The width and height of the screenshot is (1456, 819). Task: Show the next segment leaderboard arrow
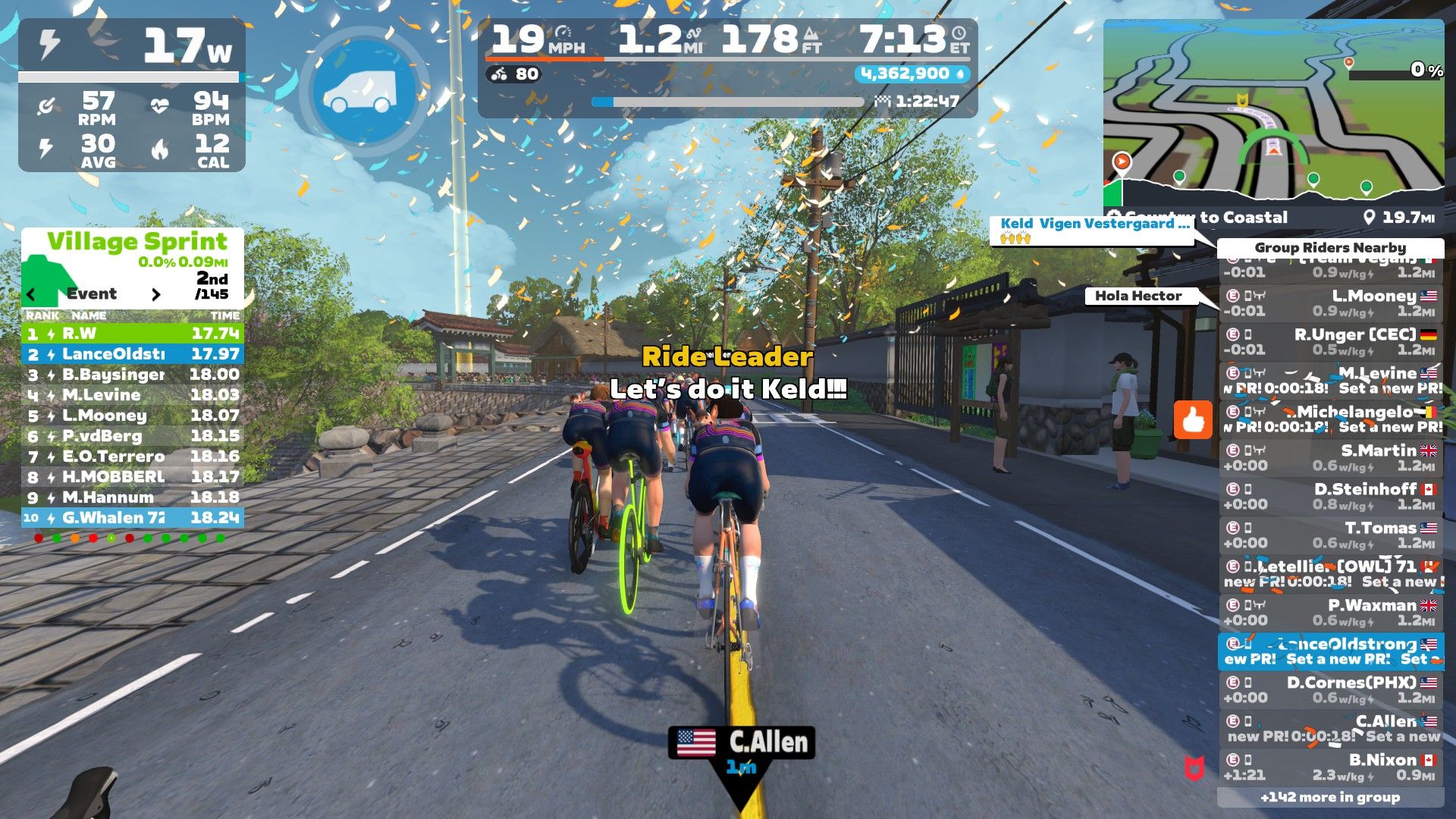pyautogui.click(x=156, y=294)
